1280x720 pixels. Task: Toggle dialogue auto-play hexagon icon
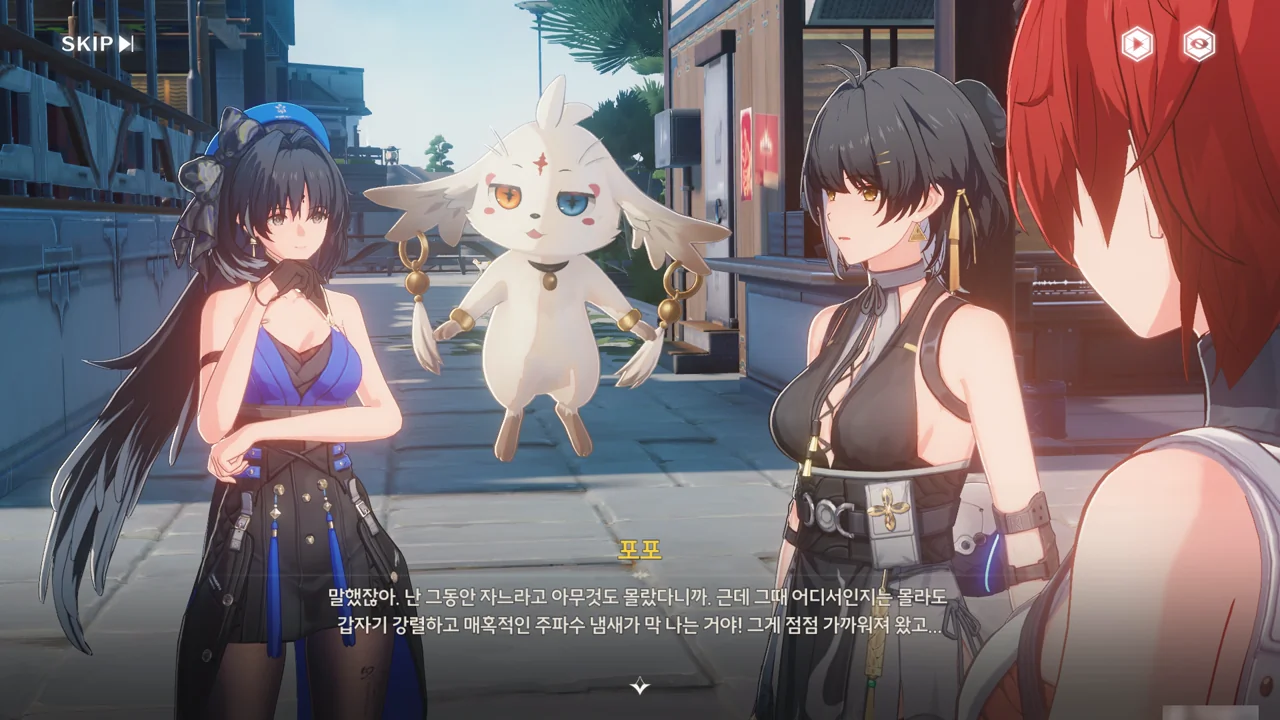1137,44
